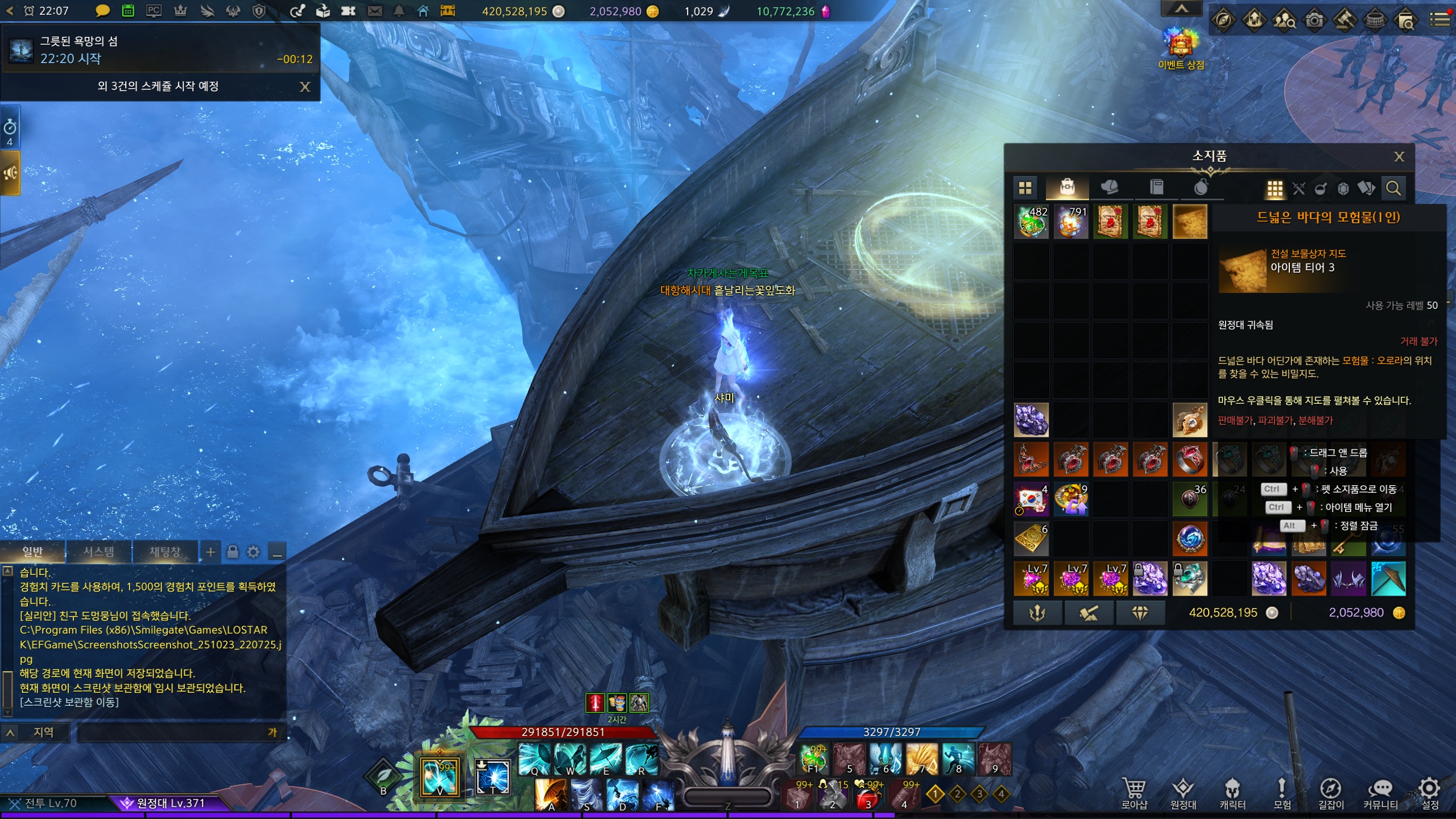Close the 소지품 inventory window
The height and width of the screenshot is (819, 1456).
coord(1399,156)
